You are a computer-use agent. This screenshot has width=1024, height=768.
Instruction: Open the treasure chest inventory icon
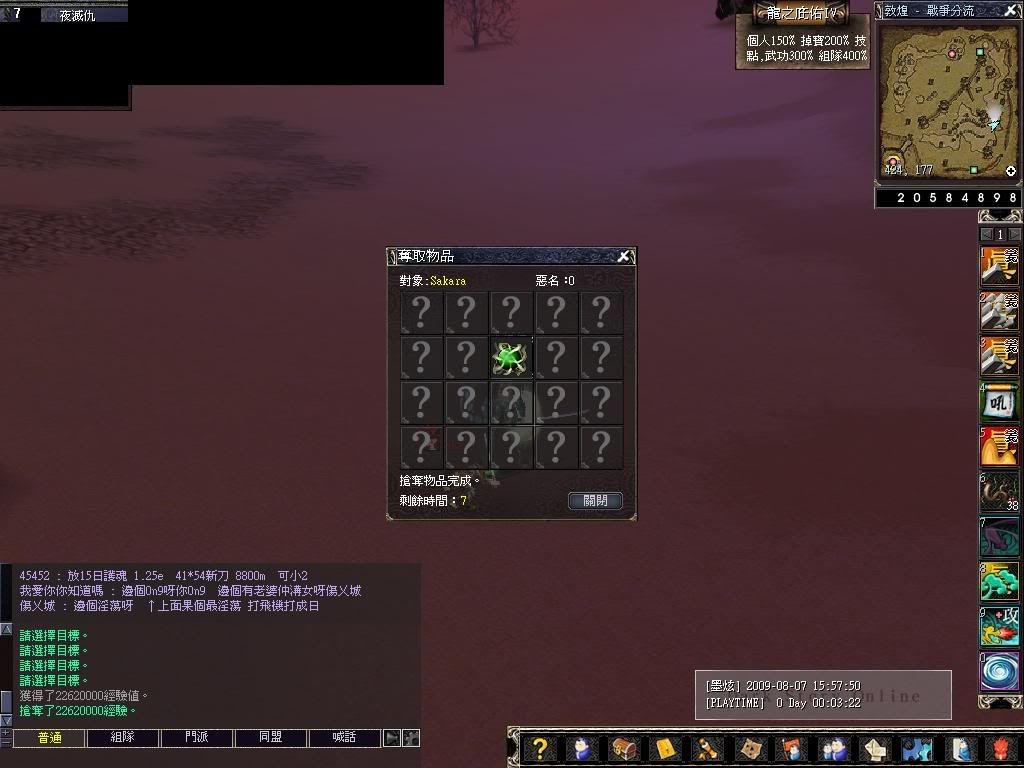[x=625, y=749]
